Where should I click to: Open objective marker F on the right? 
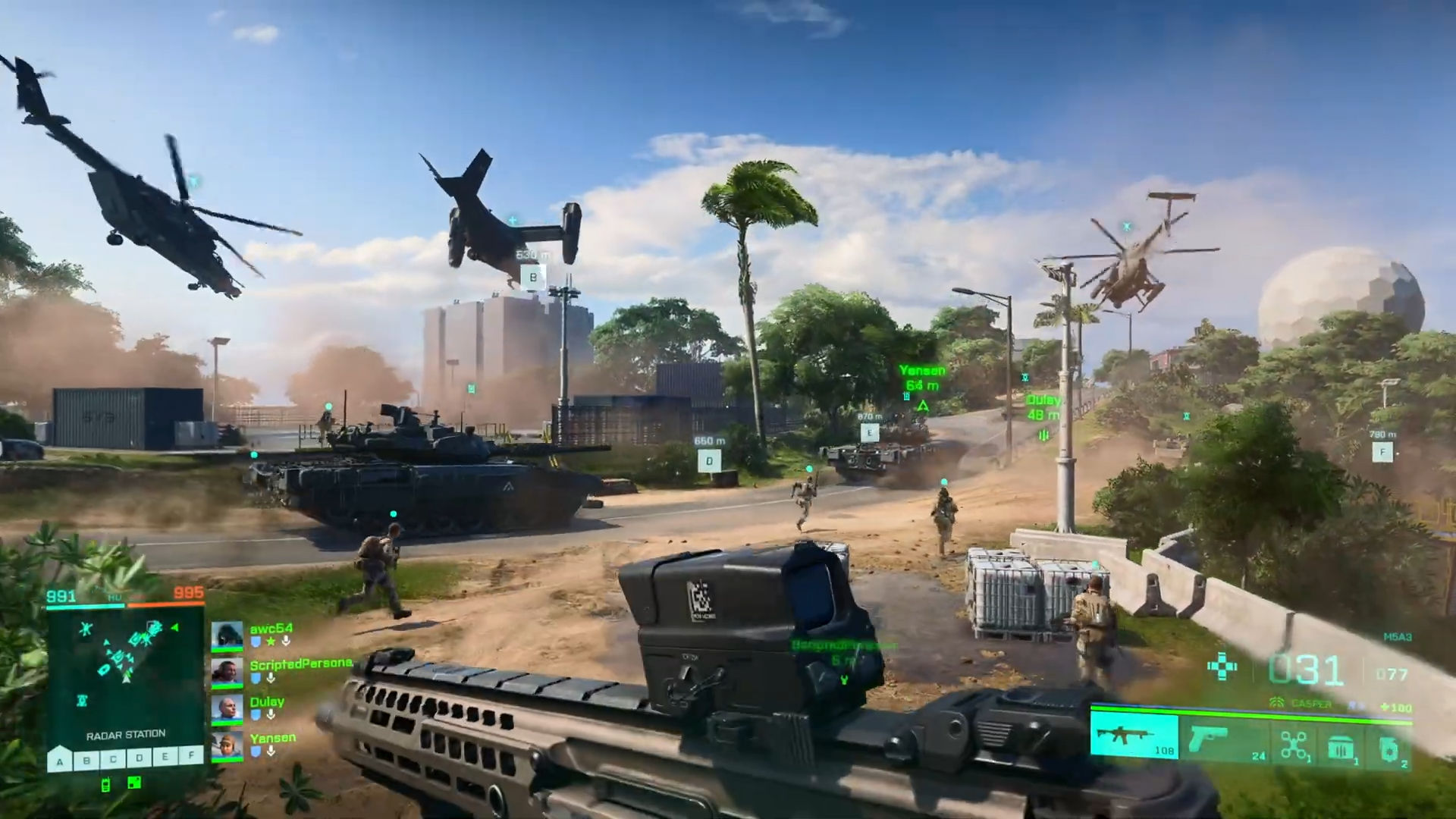coord(1385,452)
